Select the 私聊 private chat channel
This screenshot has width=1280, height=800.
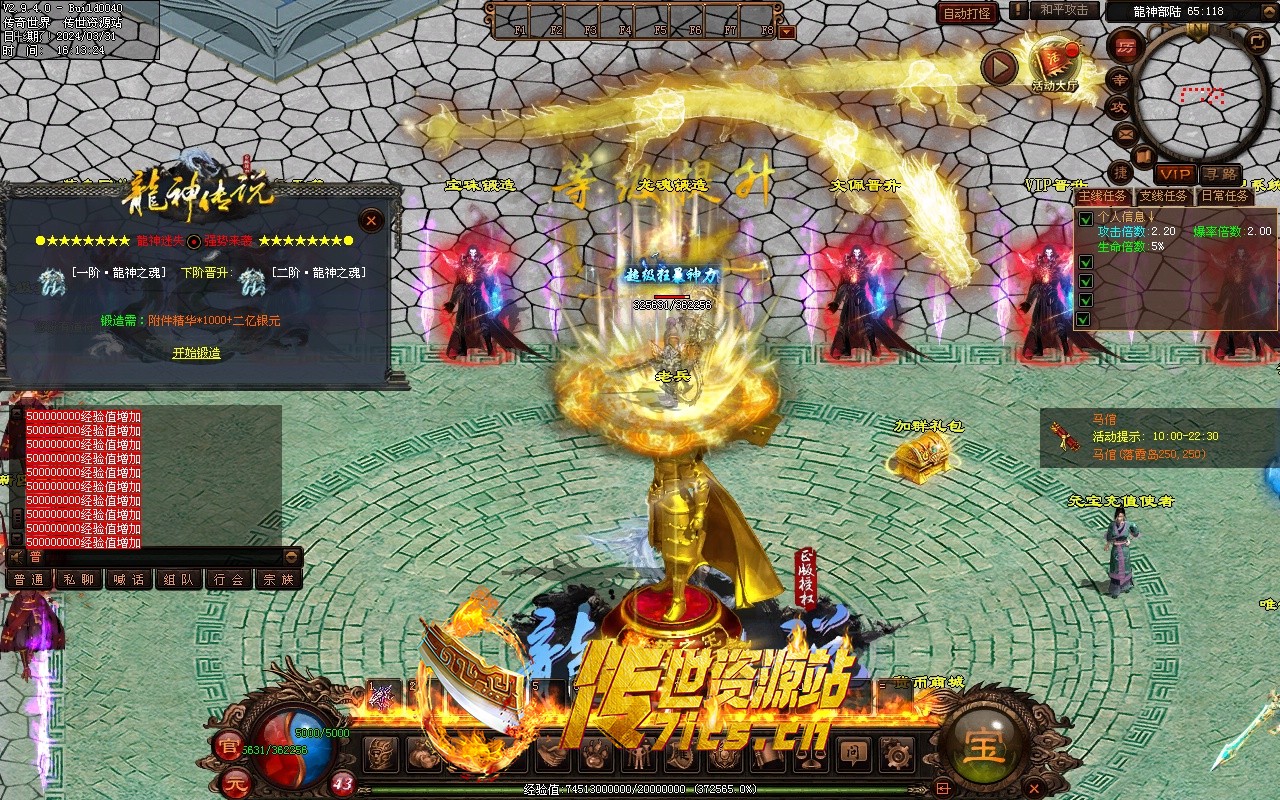(x=78, y=579)
